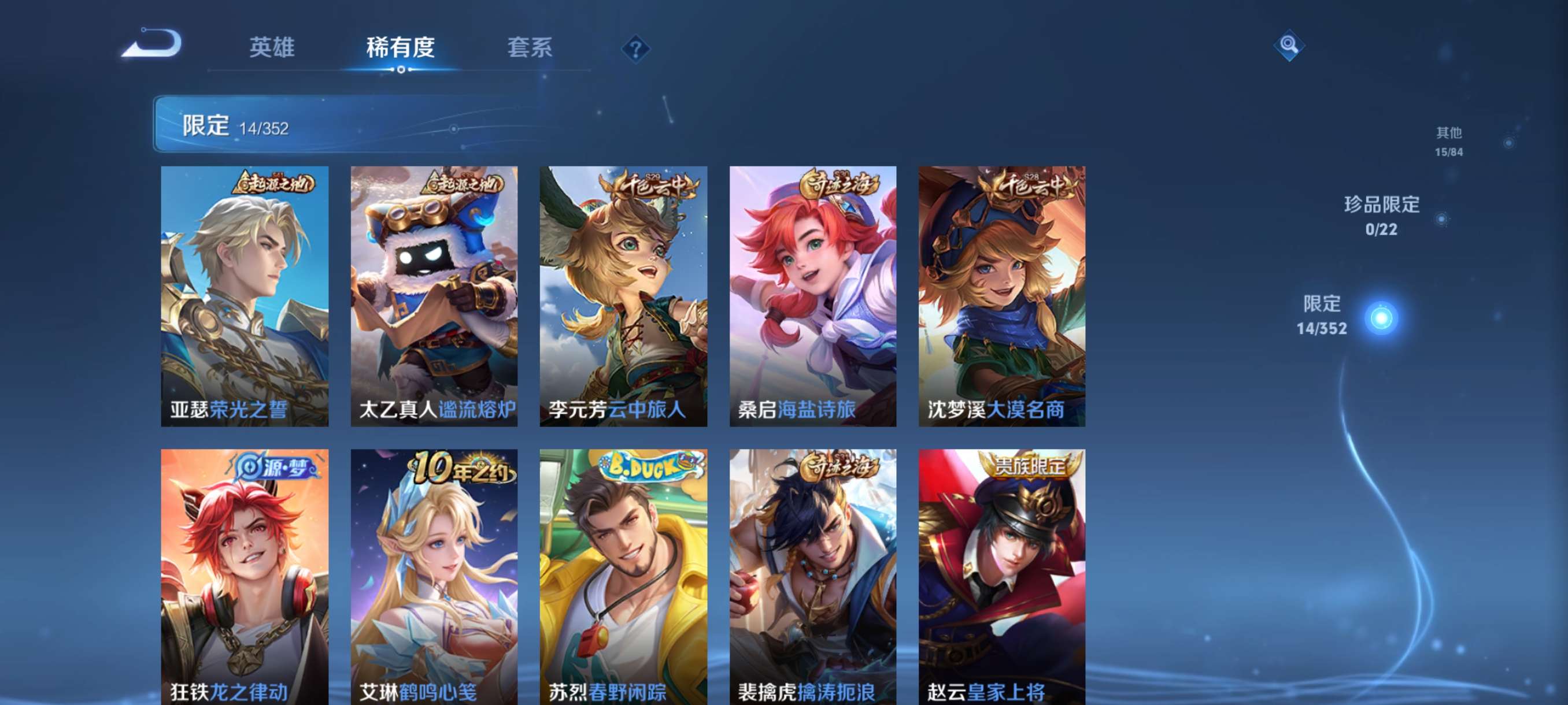Switch to the 英雄 tab
1568x705 pixels.
[272, 47]
